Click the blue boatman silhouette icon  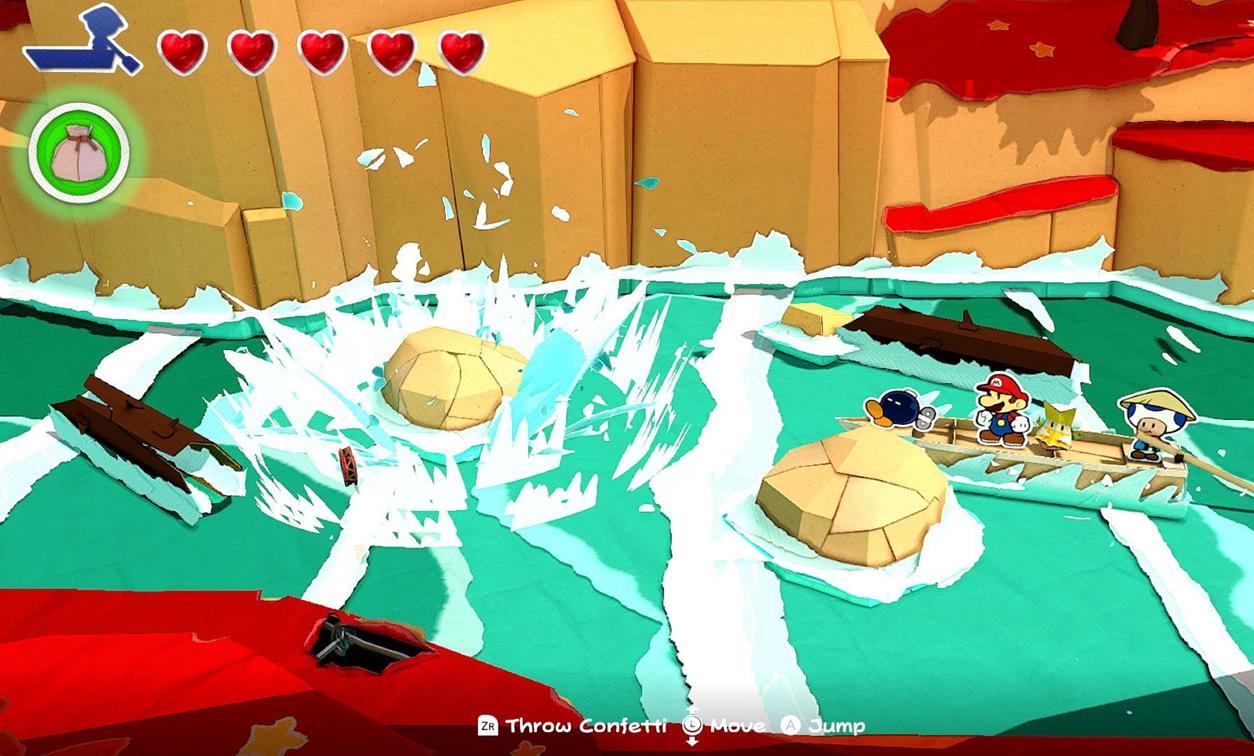83,42
